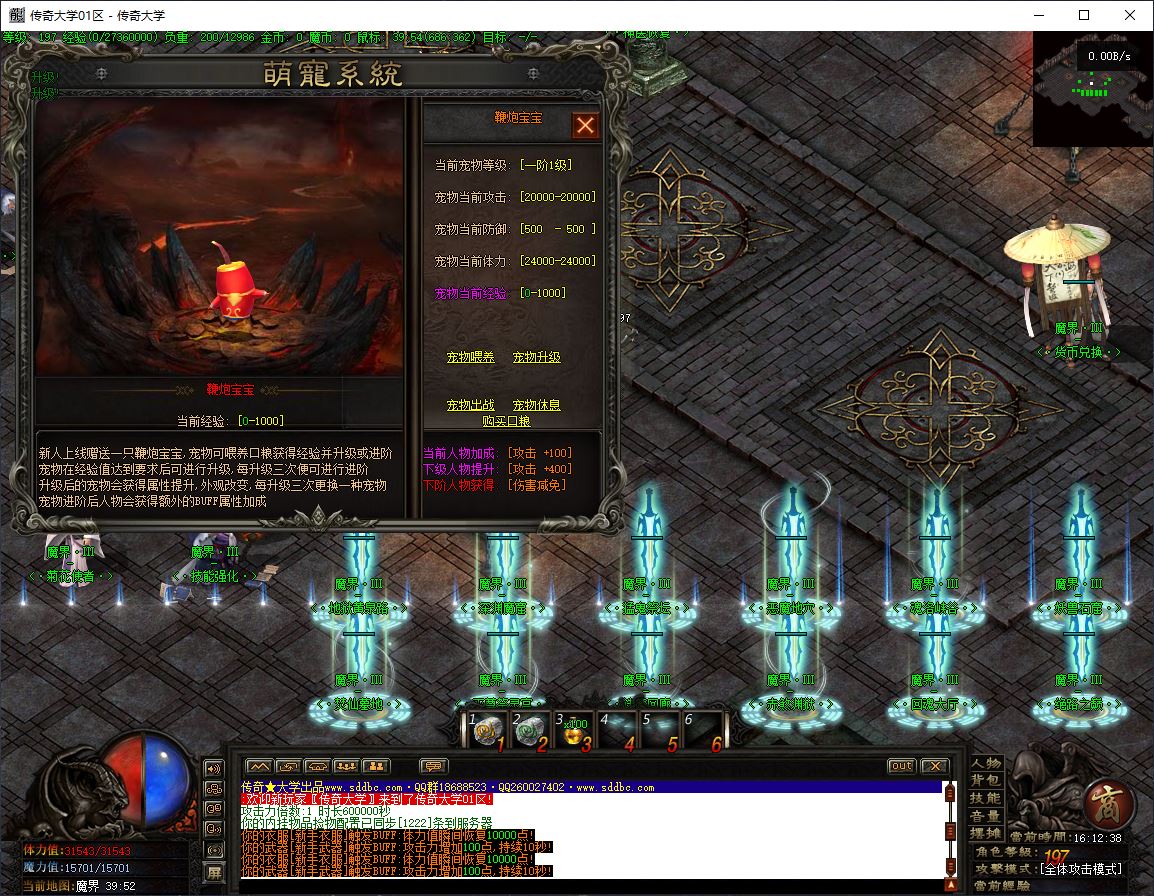Open the minimap in the corner

point(1093,90)
